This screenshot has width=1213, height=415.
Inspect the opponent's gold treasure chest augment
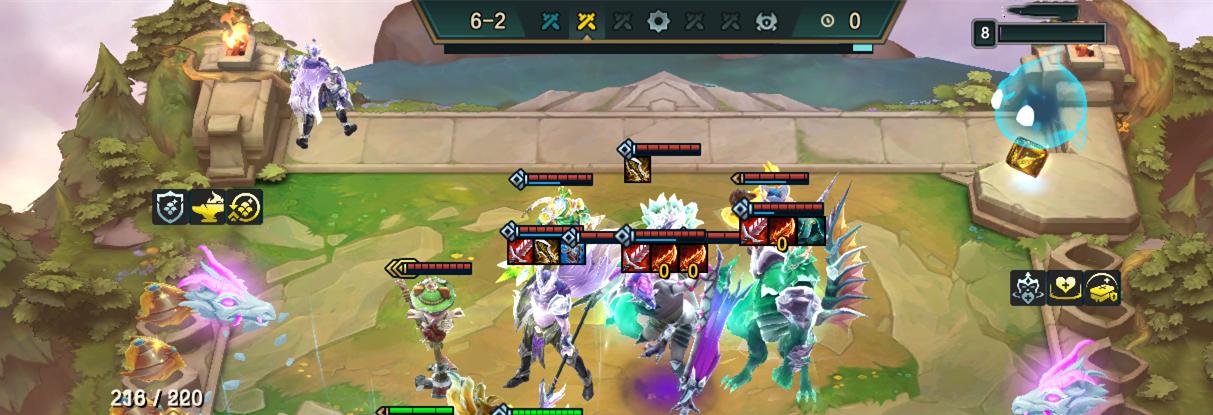tap(1101, 288)
